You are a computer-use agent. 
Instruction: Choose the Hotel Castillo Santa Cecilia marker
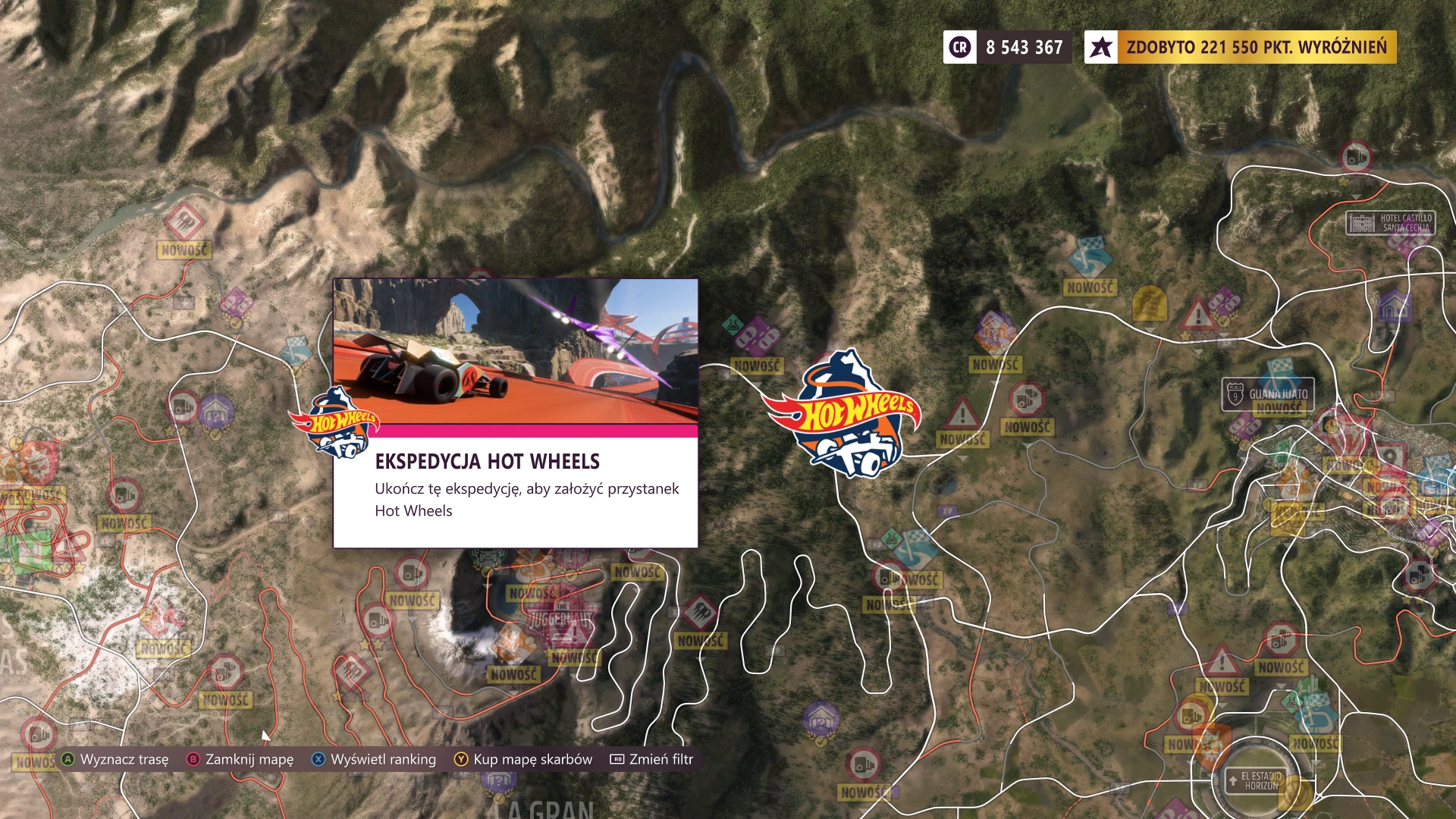tap(1390, 223)
